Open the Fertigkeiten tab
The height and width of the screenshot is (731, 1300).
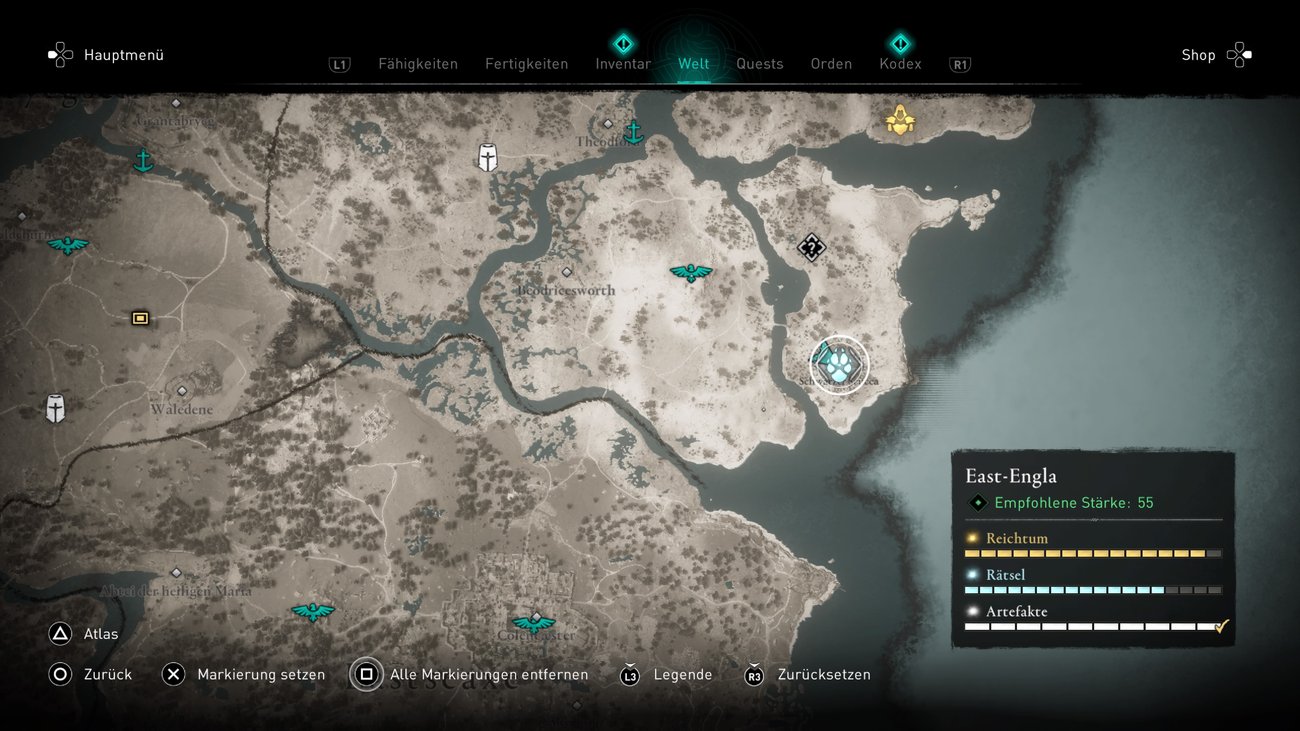[x=526, y=64]
